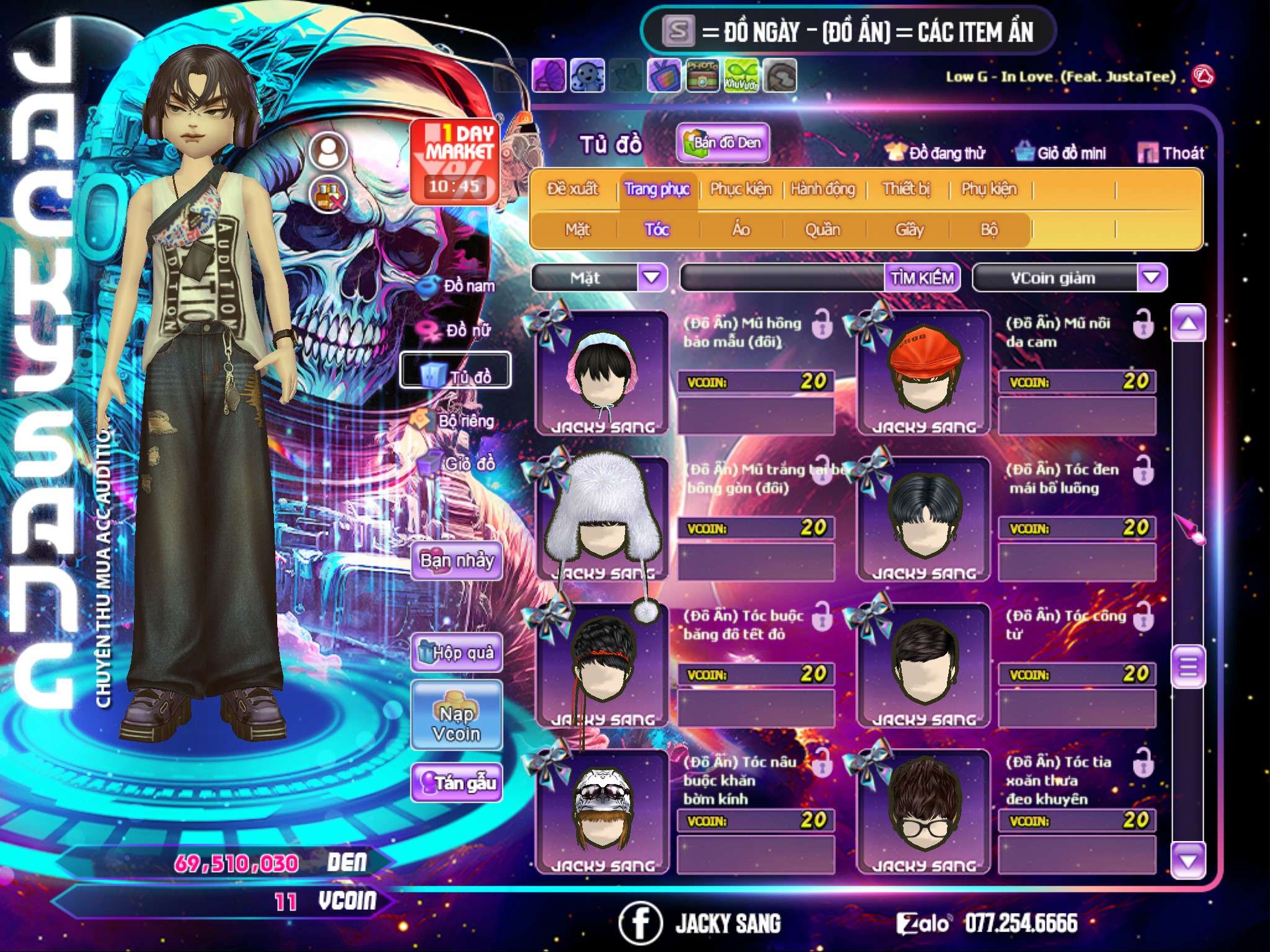Choose the Giầy subcategory
Viewport: 1270px width, 952px height.
click(x=909, y=230)
